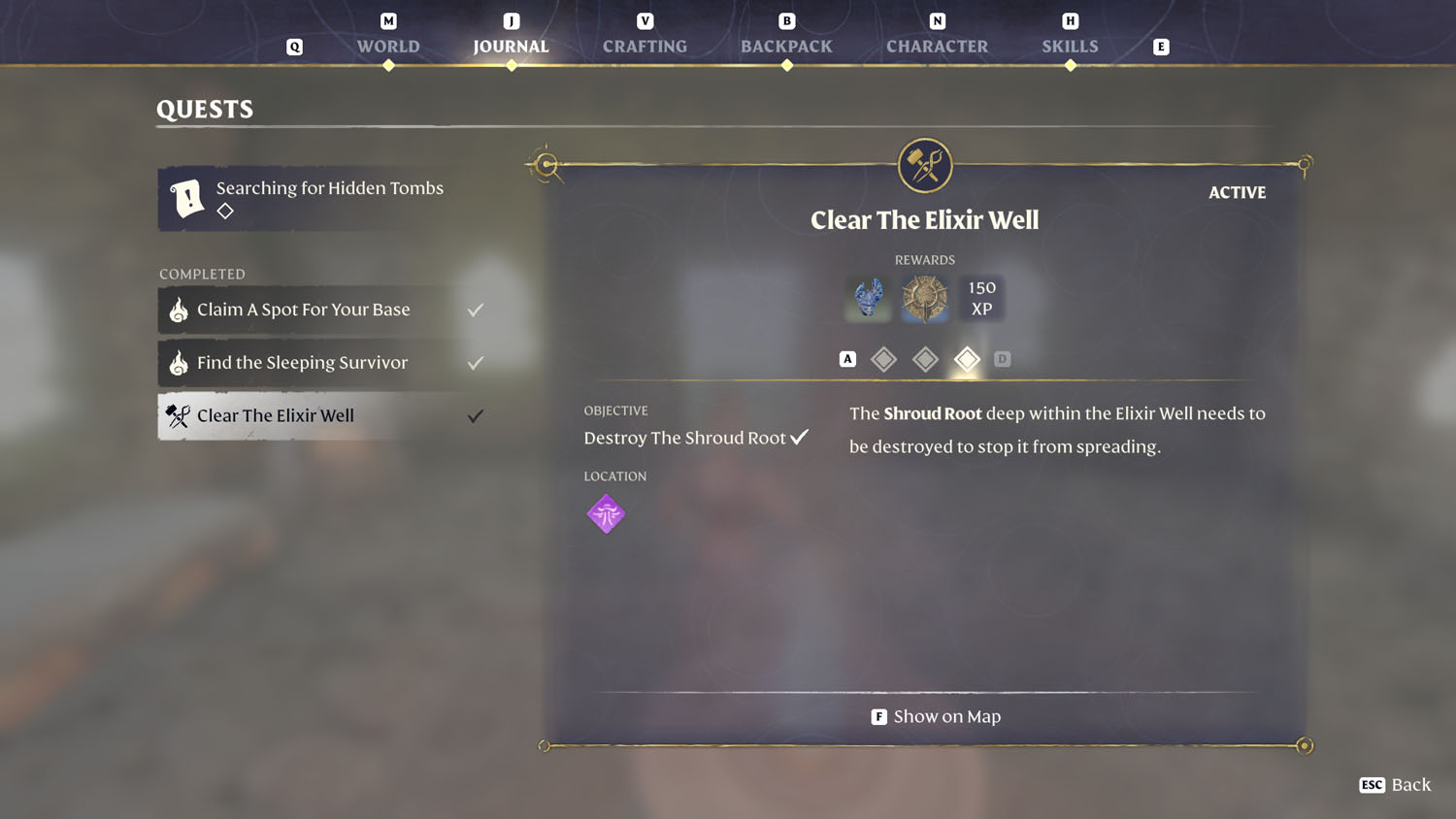The height and width of the screenshot is (819, 1456).
Task: Switch to the CRAFTING tab
Action: 644,46
